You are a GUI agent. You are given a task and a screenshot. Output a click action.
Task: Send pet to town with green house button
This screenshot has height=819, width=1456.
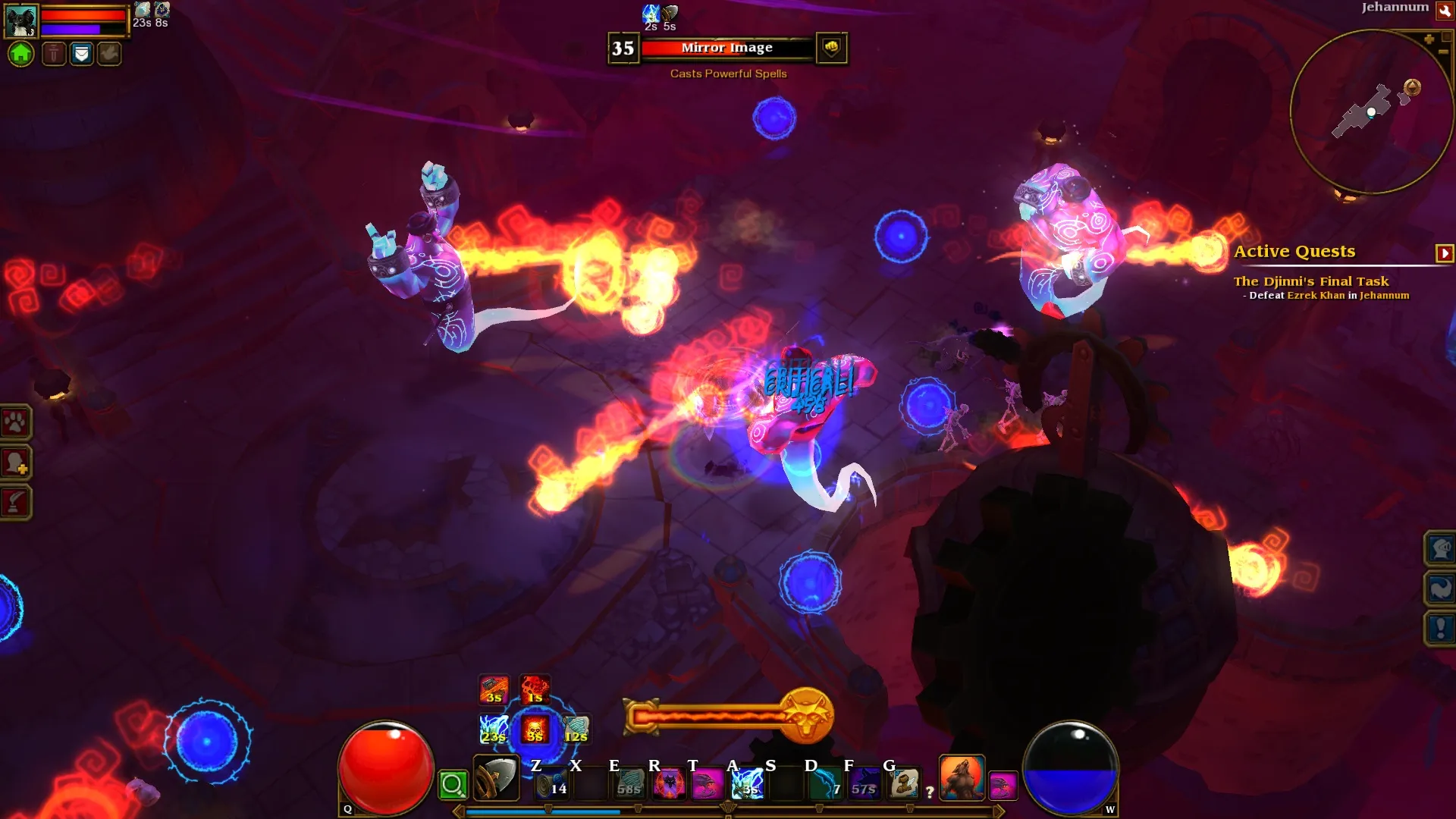[x=21, y=54]
